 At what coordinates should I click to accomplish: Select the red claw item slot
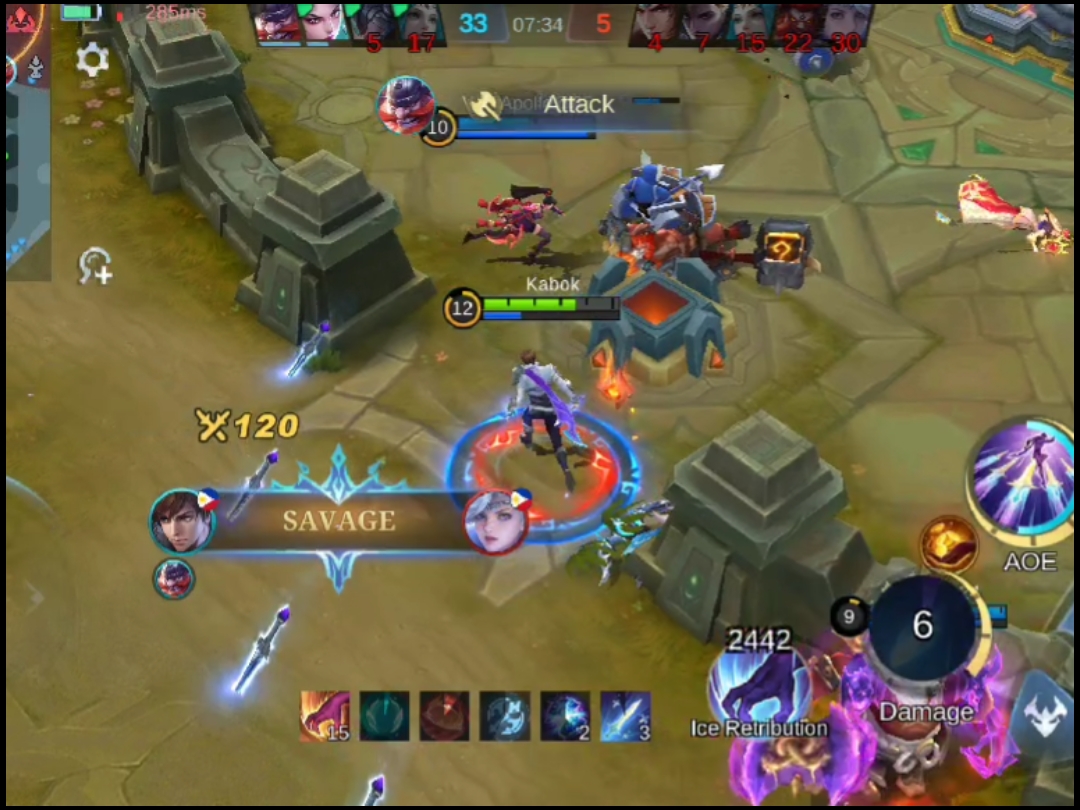(x=325, y=716)
